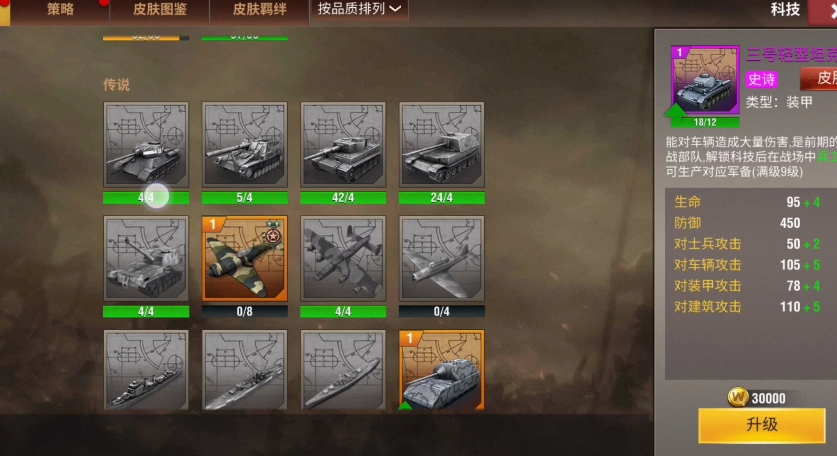The height and width of the screenshot is (456, 837).
Task: Open the 皮肤图鉴 tab
Action: pos(160,10)
